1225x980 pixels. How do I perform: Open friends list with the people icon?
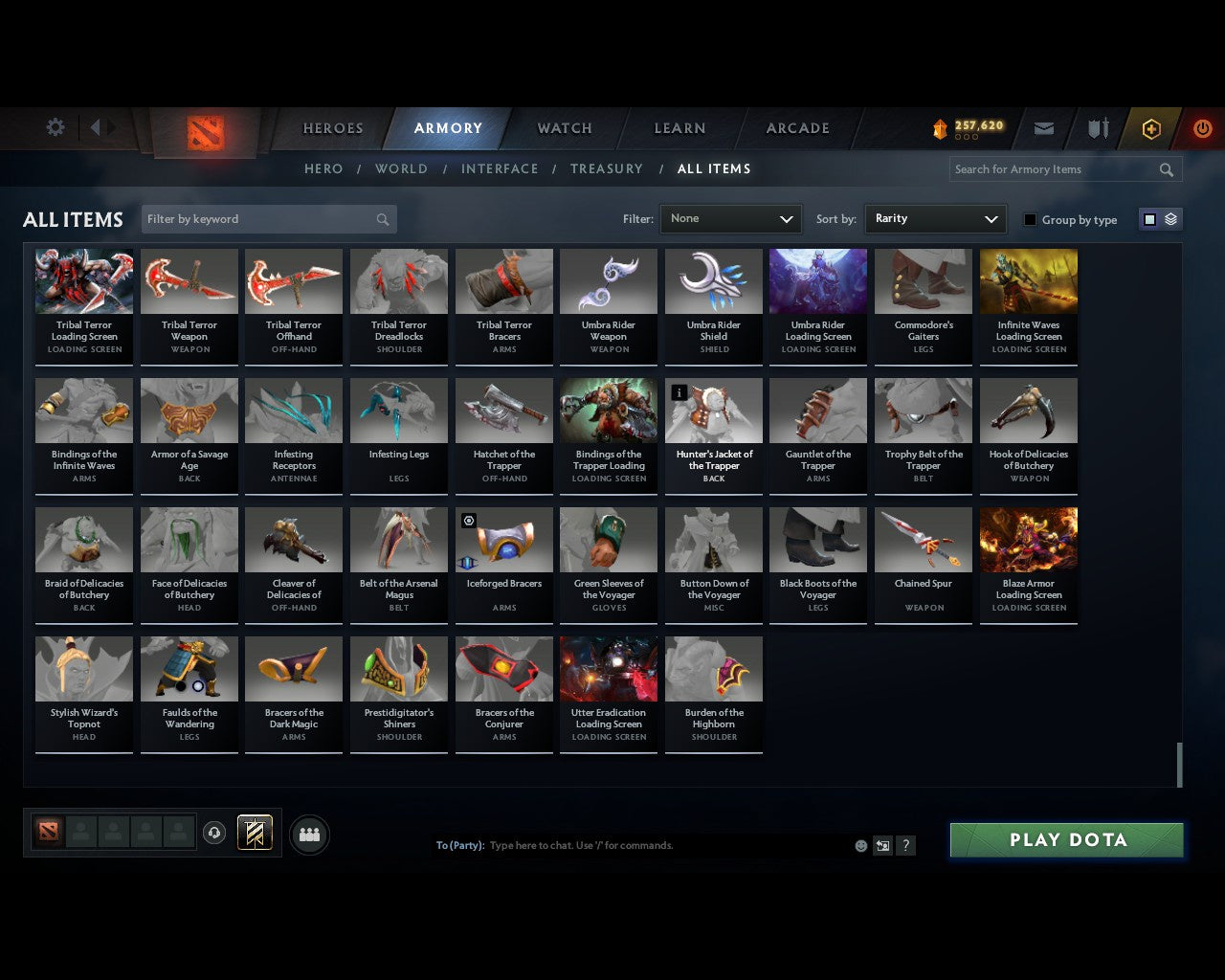point(308,835)
